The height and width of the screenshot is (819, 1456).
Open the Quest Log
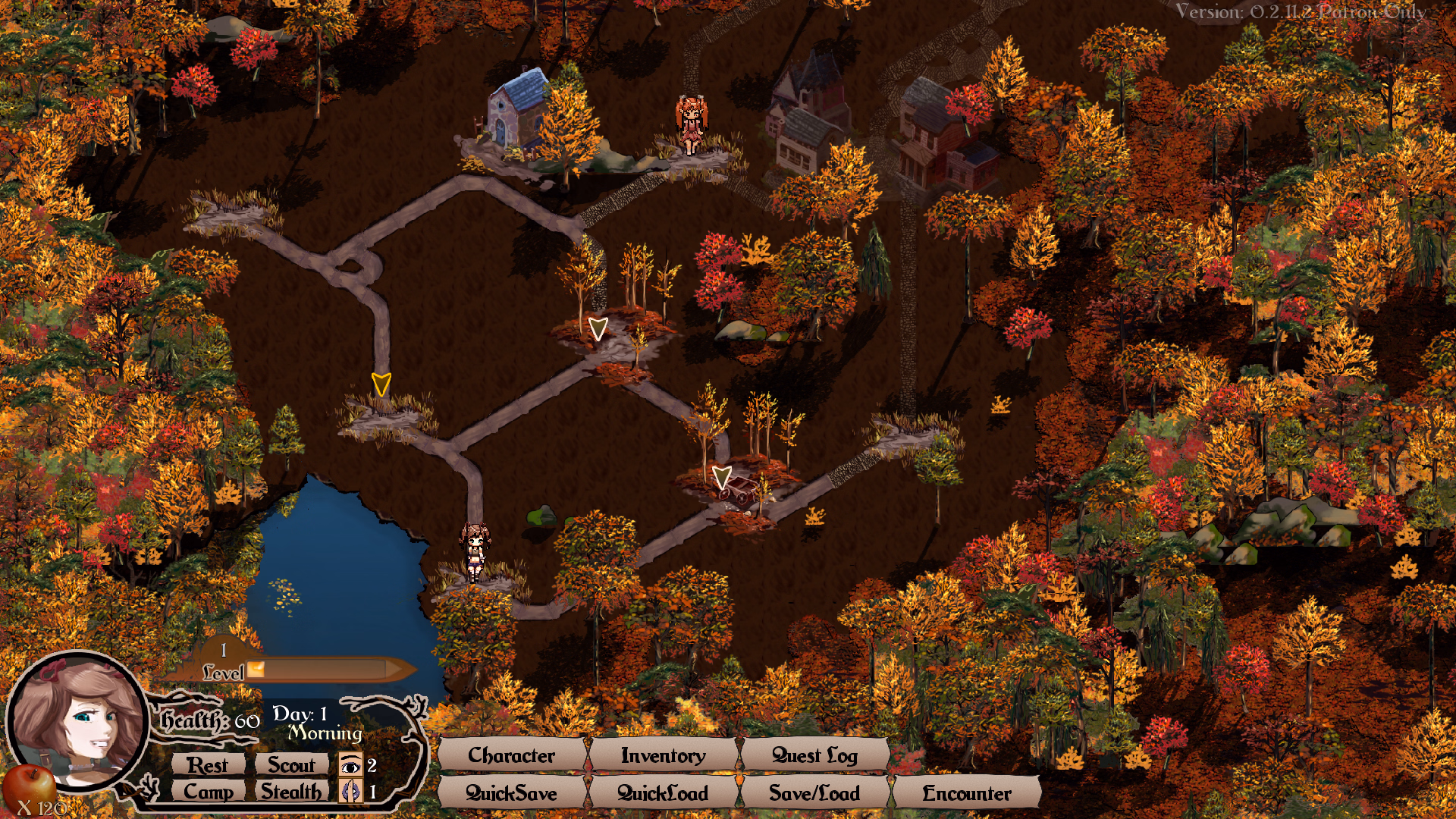tap(815, 755)
